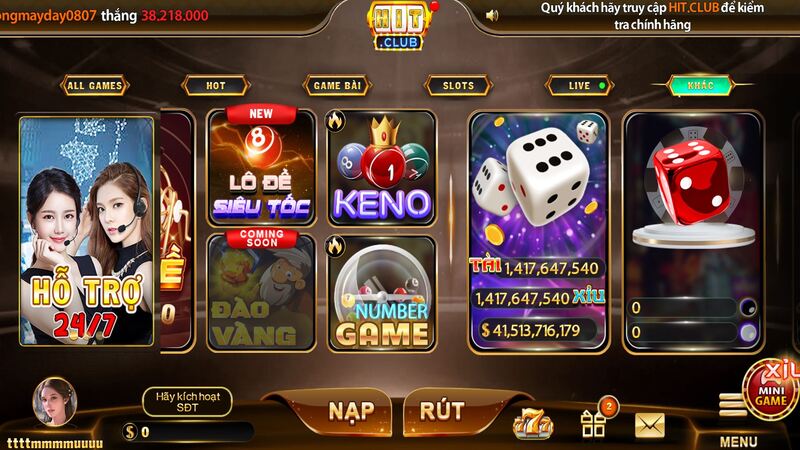This screenshot has height=450, width=800.
Task: Open the Lô Đề Siêu Tốc game
Action: [x=261, y=167]
